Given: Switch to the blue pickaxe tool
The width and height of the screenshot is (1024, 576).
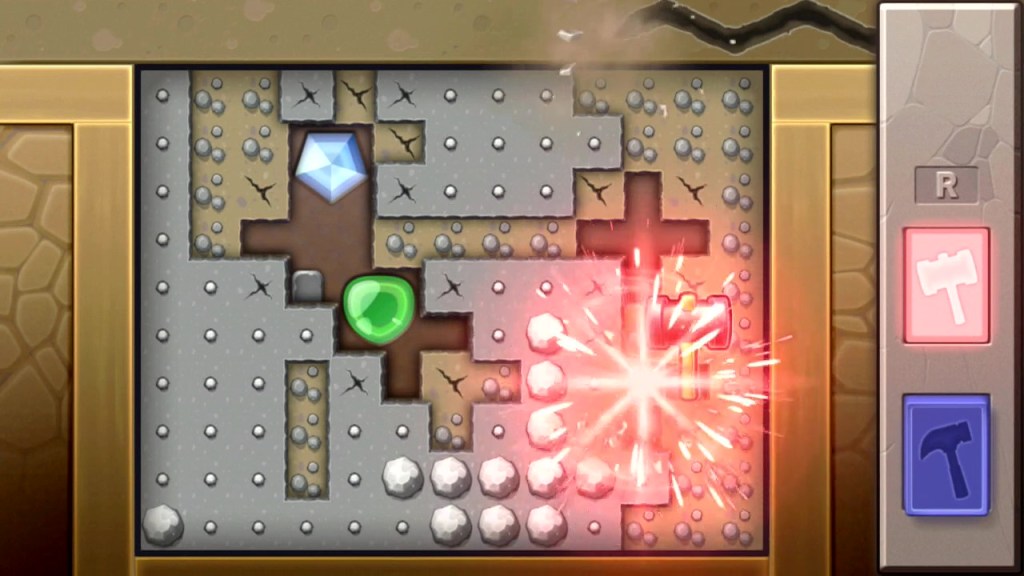Looking at the screenshot, I should coord(946,454).
